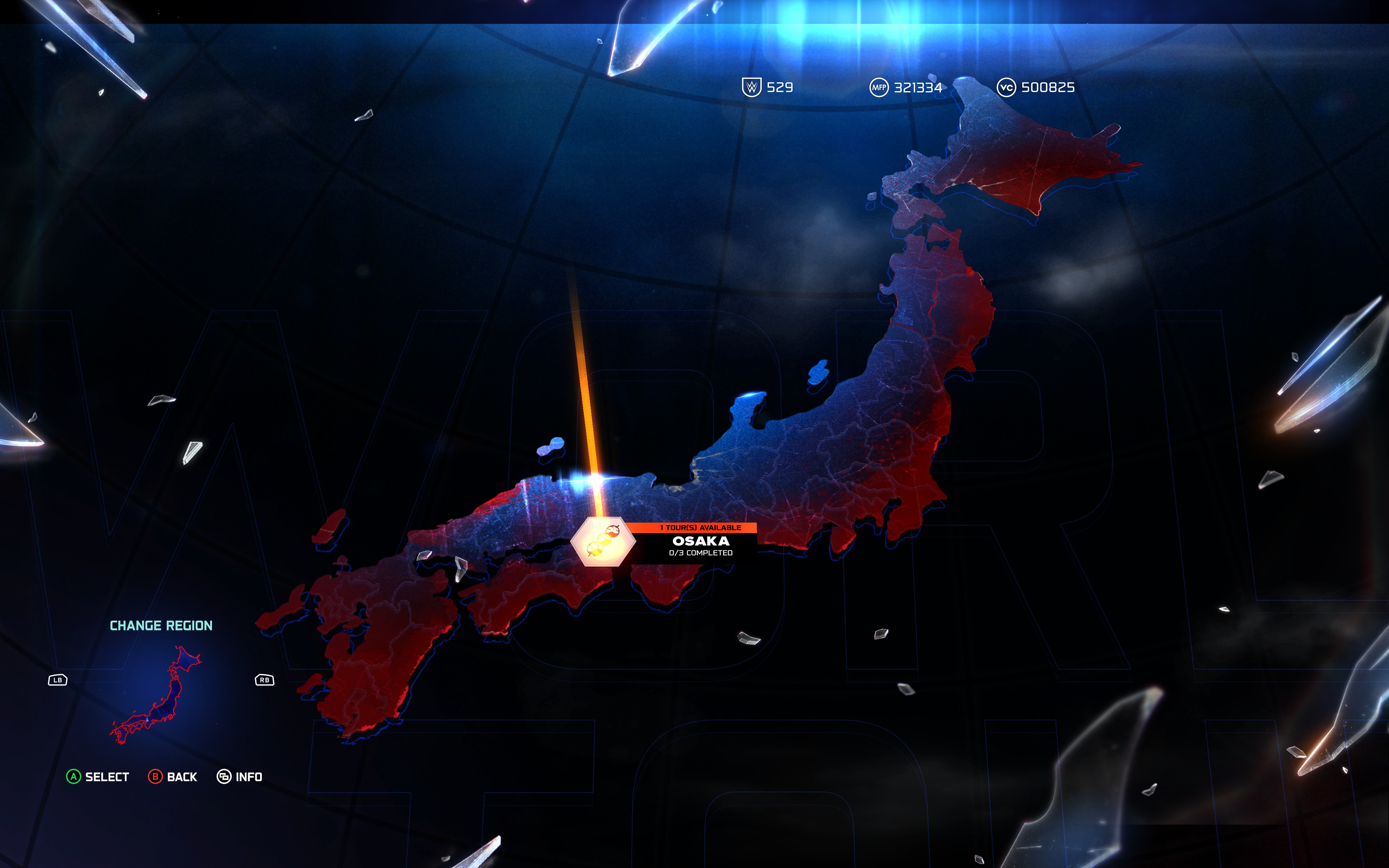Click the CHANGE REGION label
Viewport: 1389px width, 868px height.
pos(161,626)
